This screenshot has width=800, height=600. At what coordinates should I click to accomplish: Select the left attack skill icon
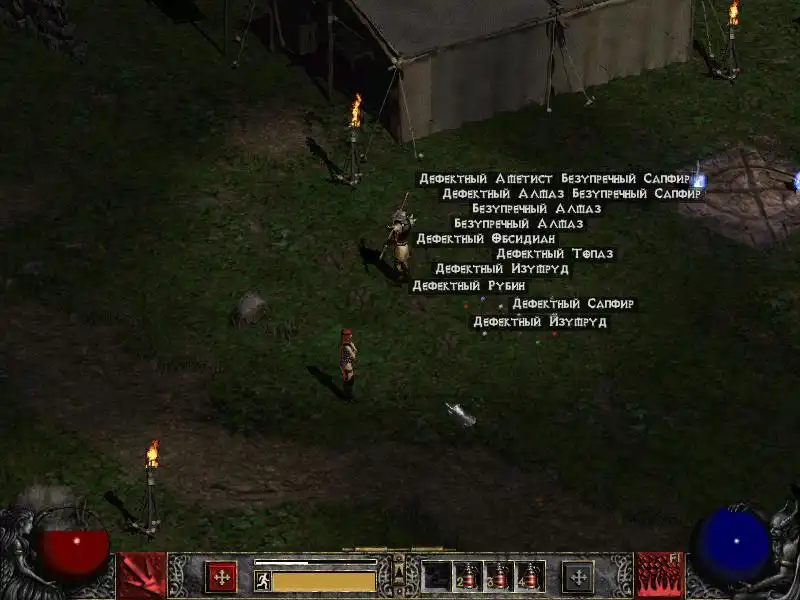[142, 575]
